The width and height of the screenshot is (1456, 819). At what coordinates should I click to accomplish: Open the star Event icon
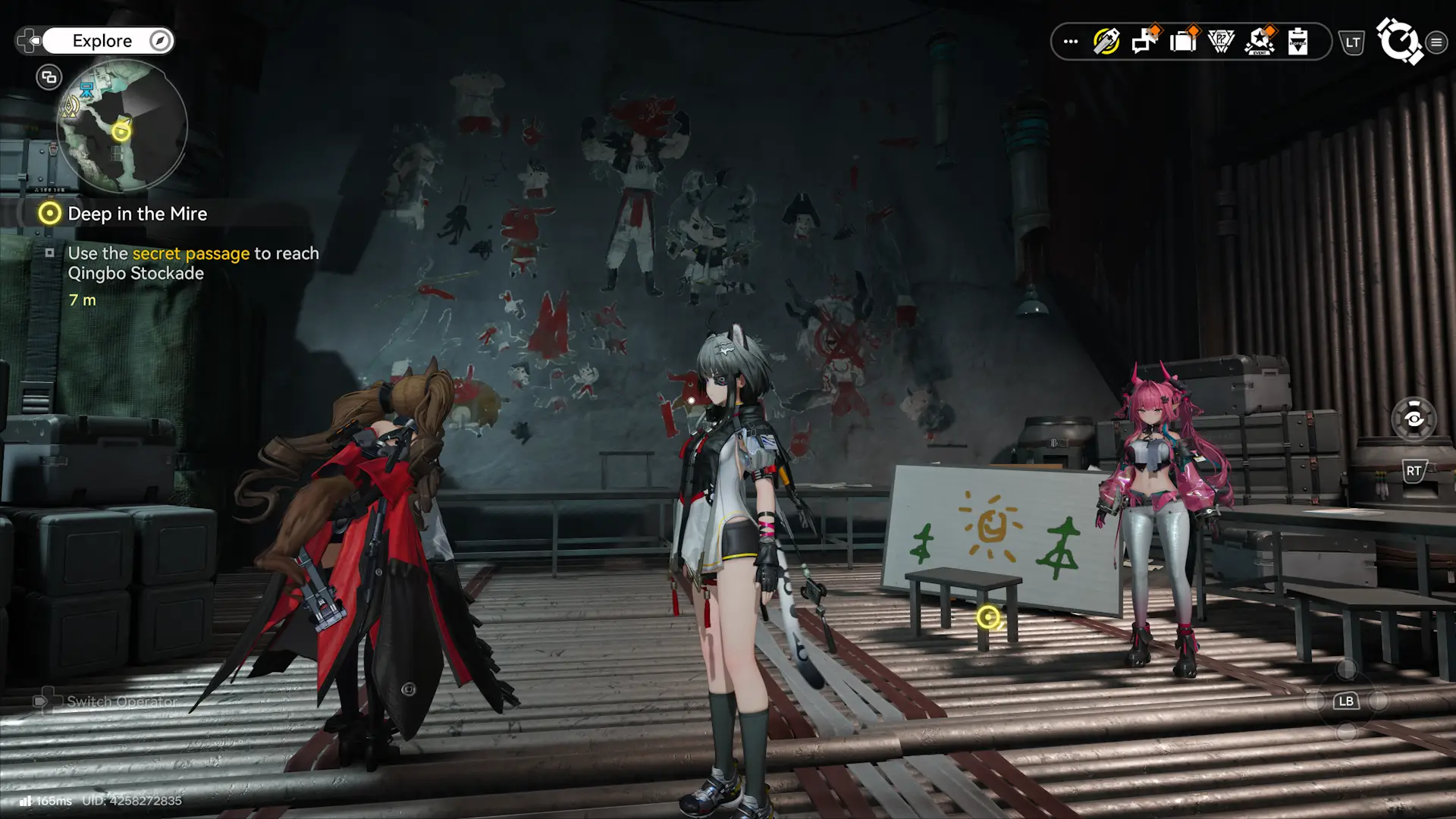[1260, 42]
